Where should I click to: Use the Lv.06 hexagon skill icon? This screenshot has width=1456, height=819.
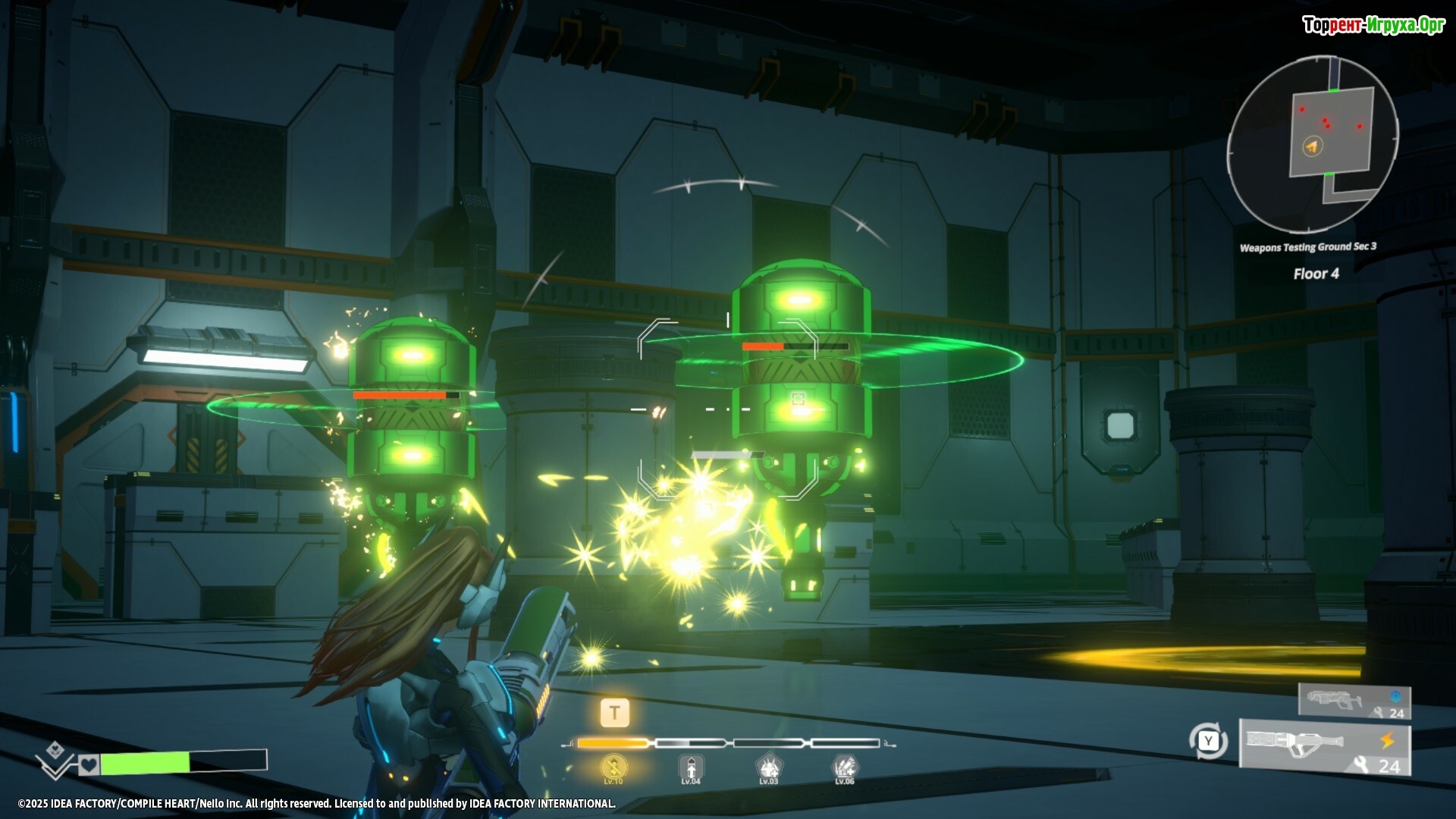(845, 768)
